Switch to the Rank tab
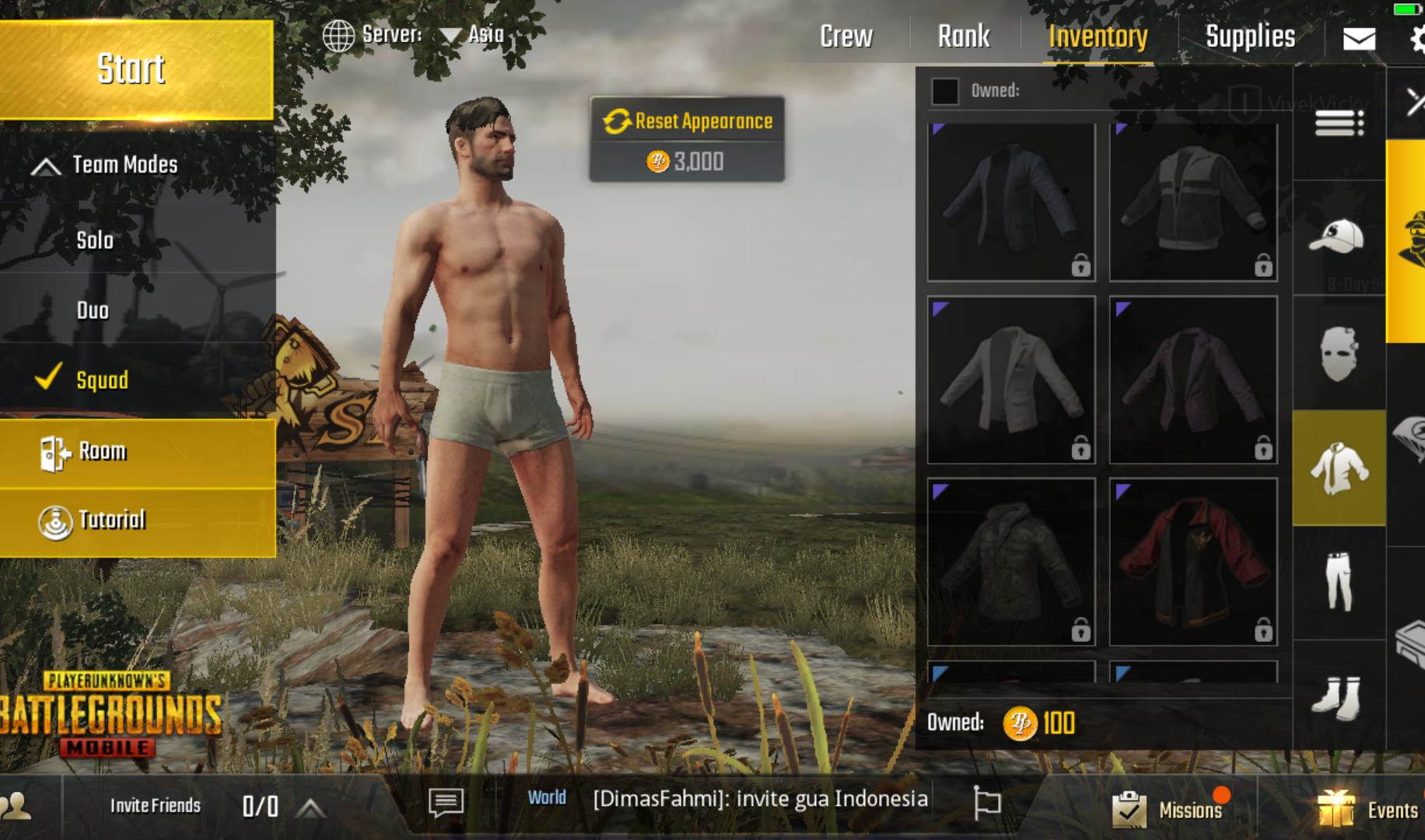The height and width of the screenshot is (840, 1425). tap(964, 37)
